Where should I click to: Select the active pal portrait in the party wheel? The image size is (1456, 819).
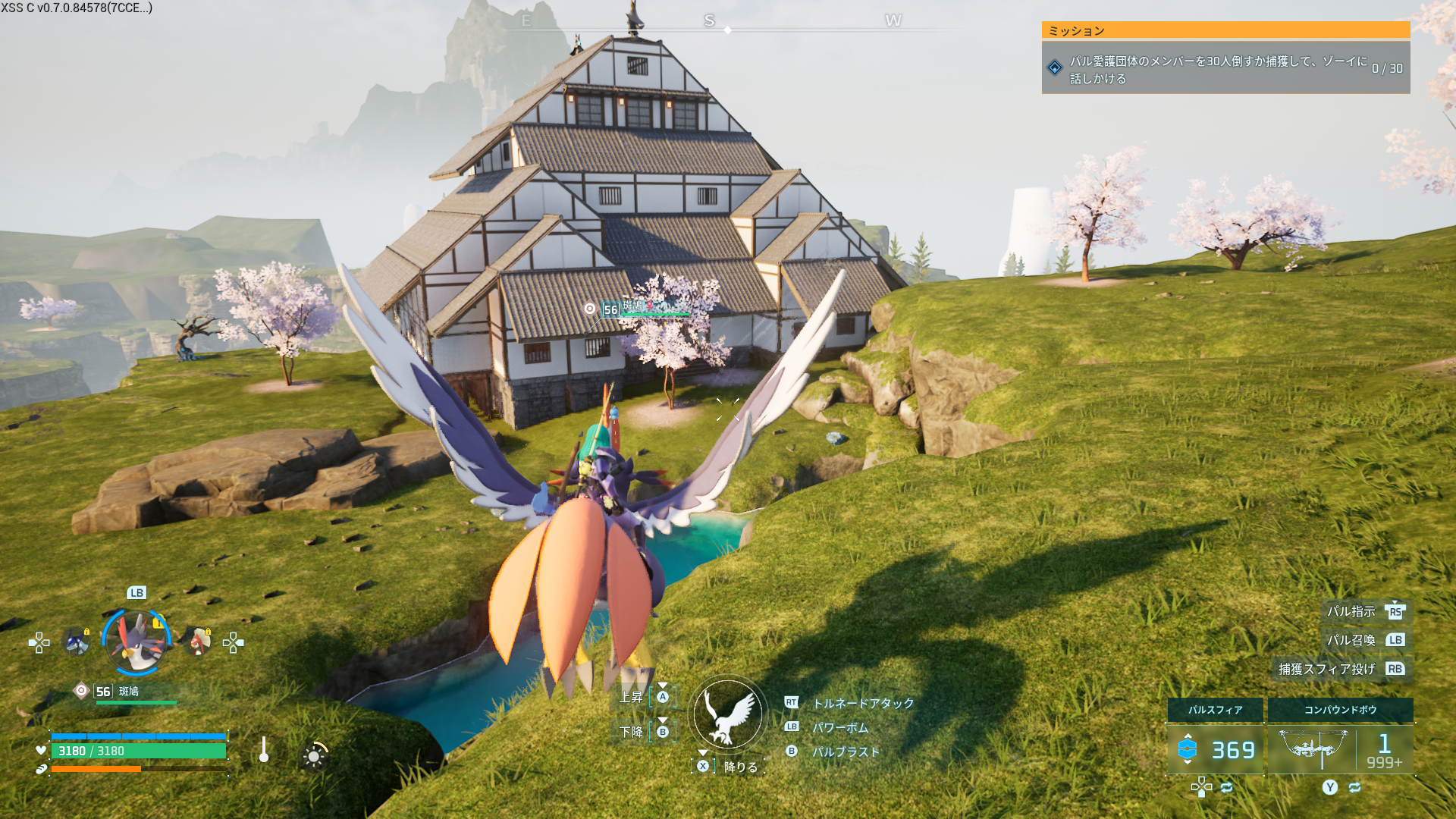(136, 642)
